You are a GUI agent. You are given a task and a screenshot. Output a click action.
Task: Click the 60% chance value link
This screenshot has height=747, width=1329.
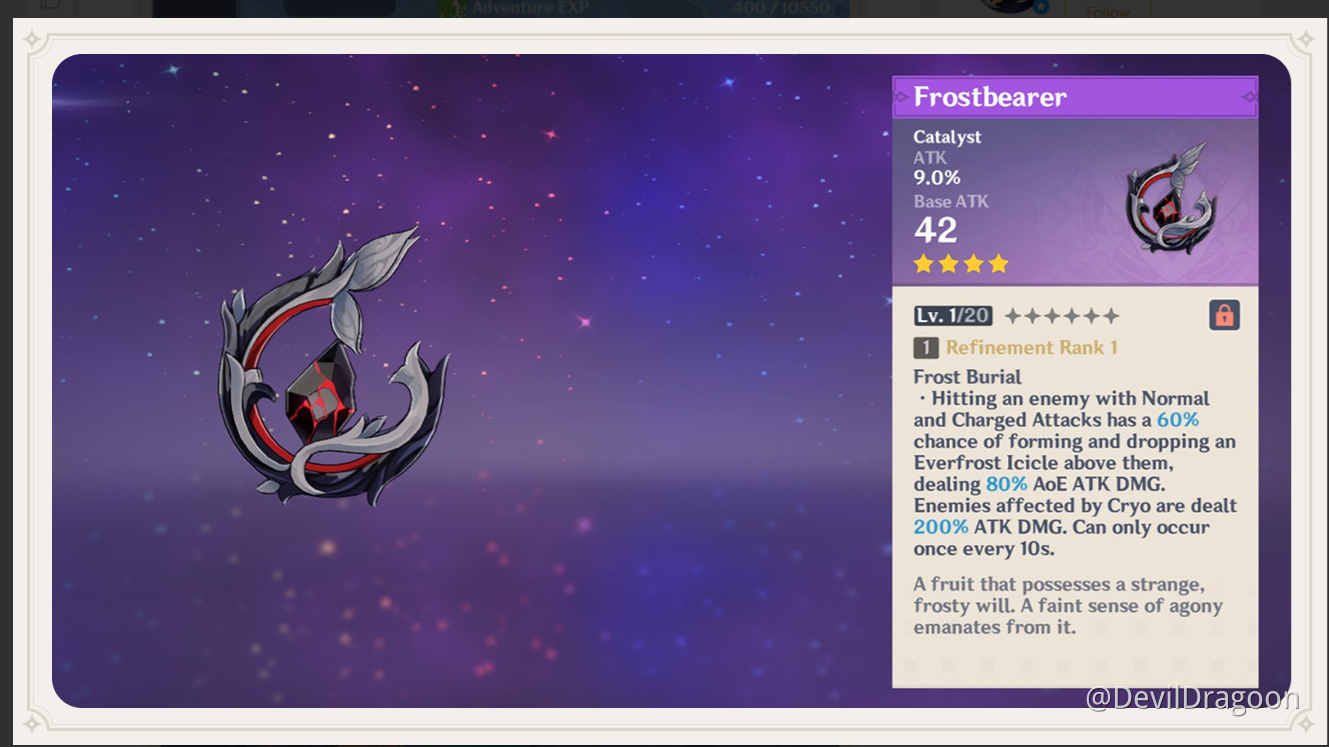pyautogui.click(x=1178, y=420)
